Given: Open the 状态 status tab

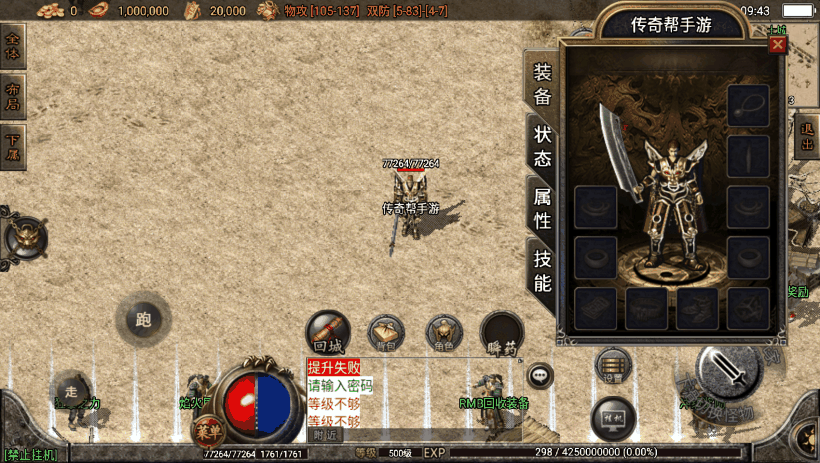Looking at the screenshot, I should [x=542, y=146].
